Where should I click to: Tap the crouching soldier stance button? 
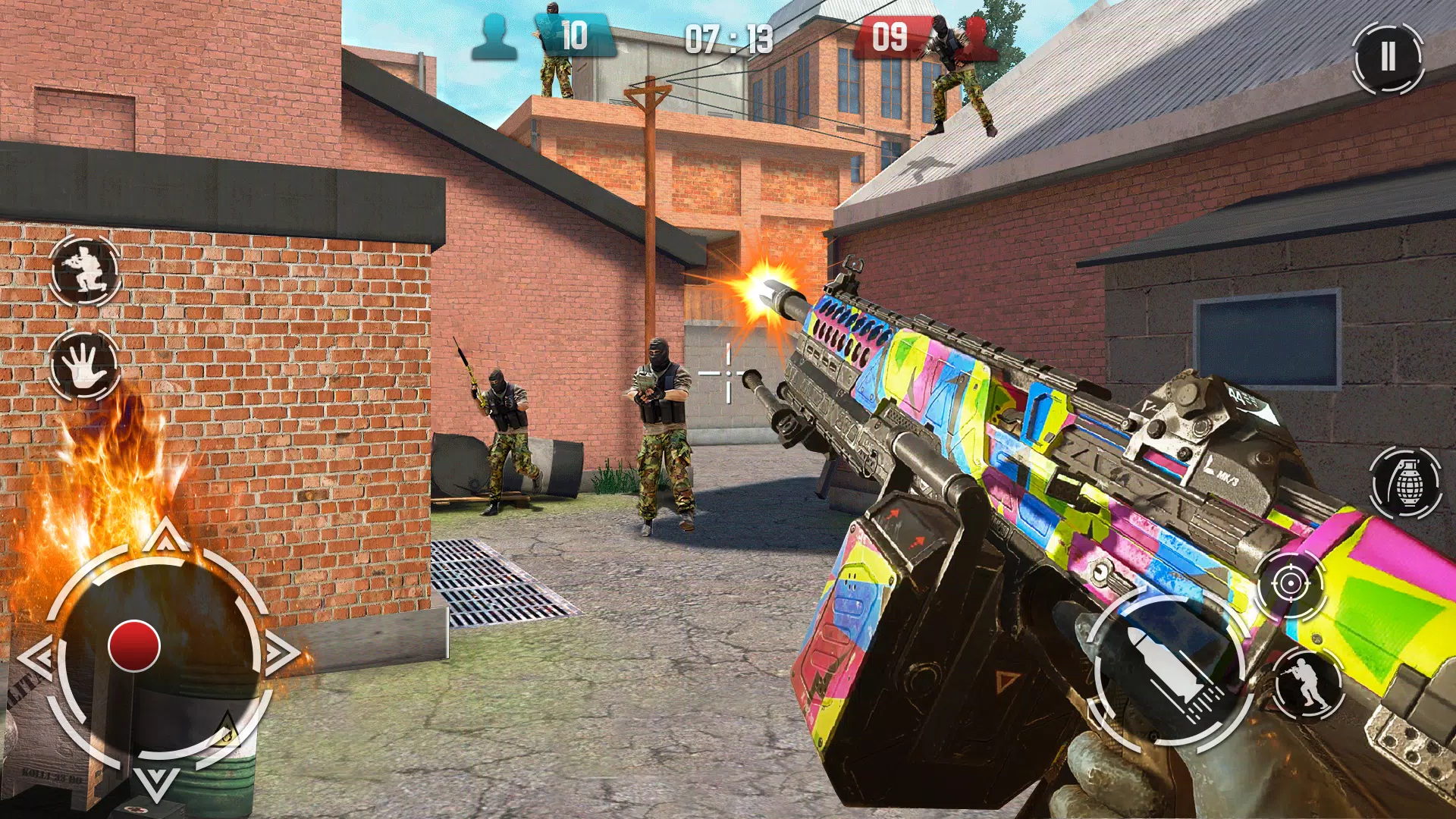tap(85, 271)
